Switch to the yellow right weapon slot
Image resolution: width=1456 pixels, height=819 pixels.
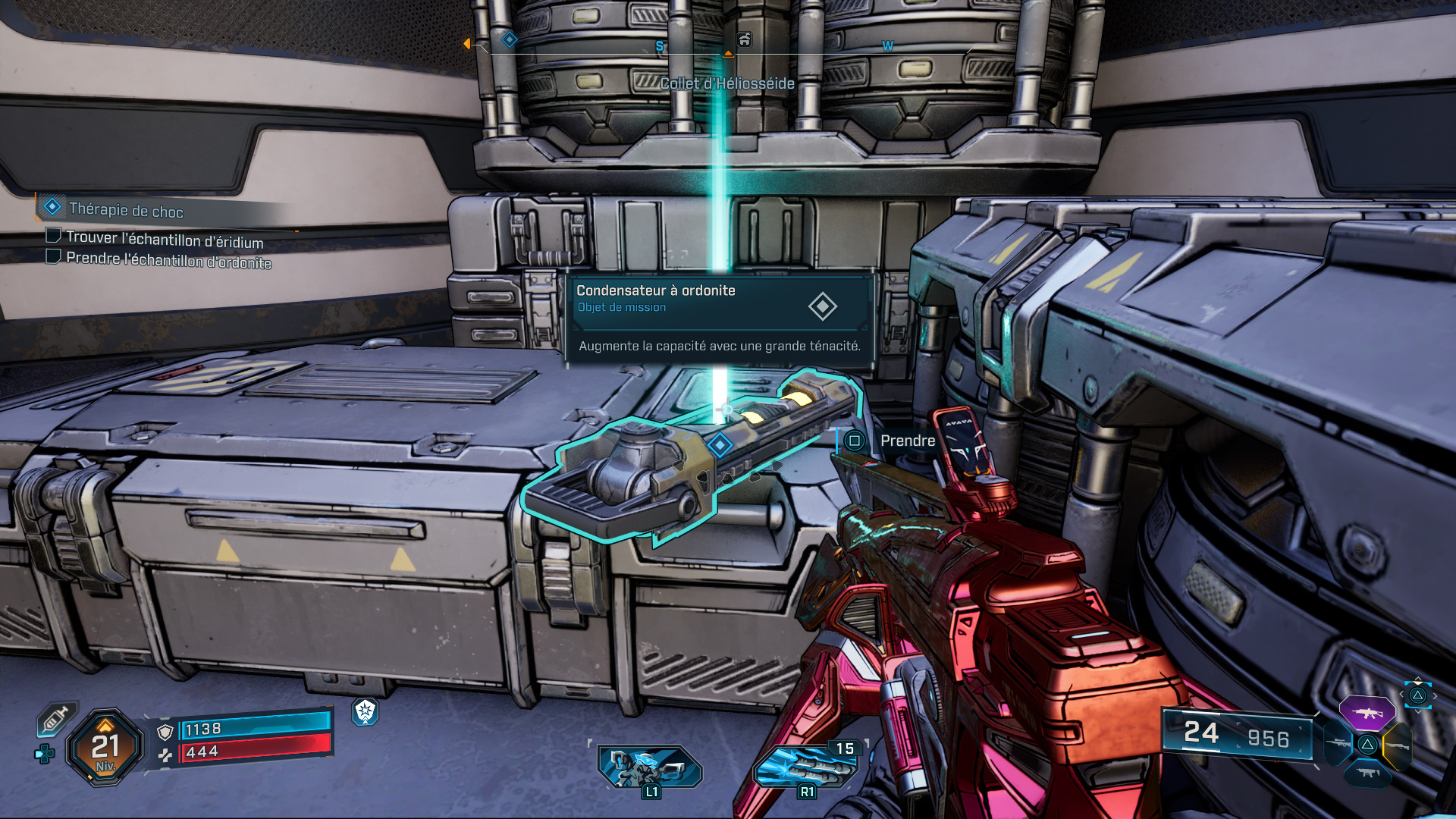click(1398, 746)
